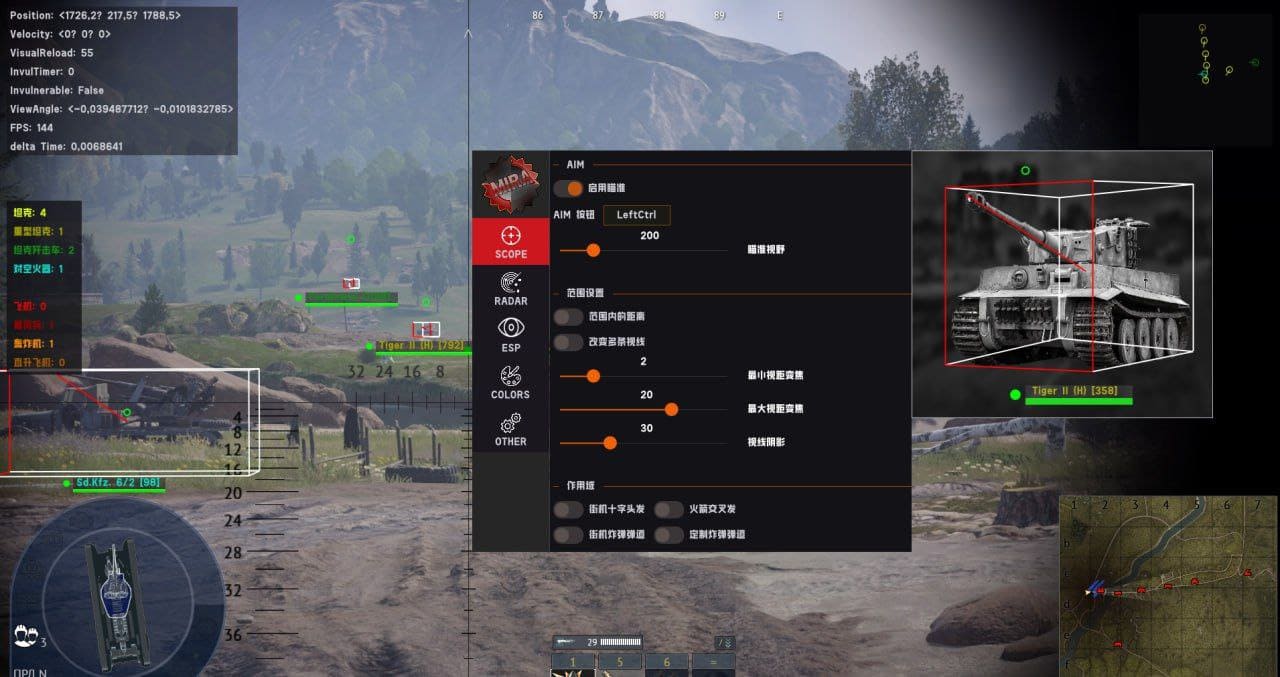
Task: Enable the 改变多条视线 switch
Action: click(x=569, y=342)
